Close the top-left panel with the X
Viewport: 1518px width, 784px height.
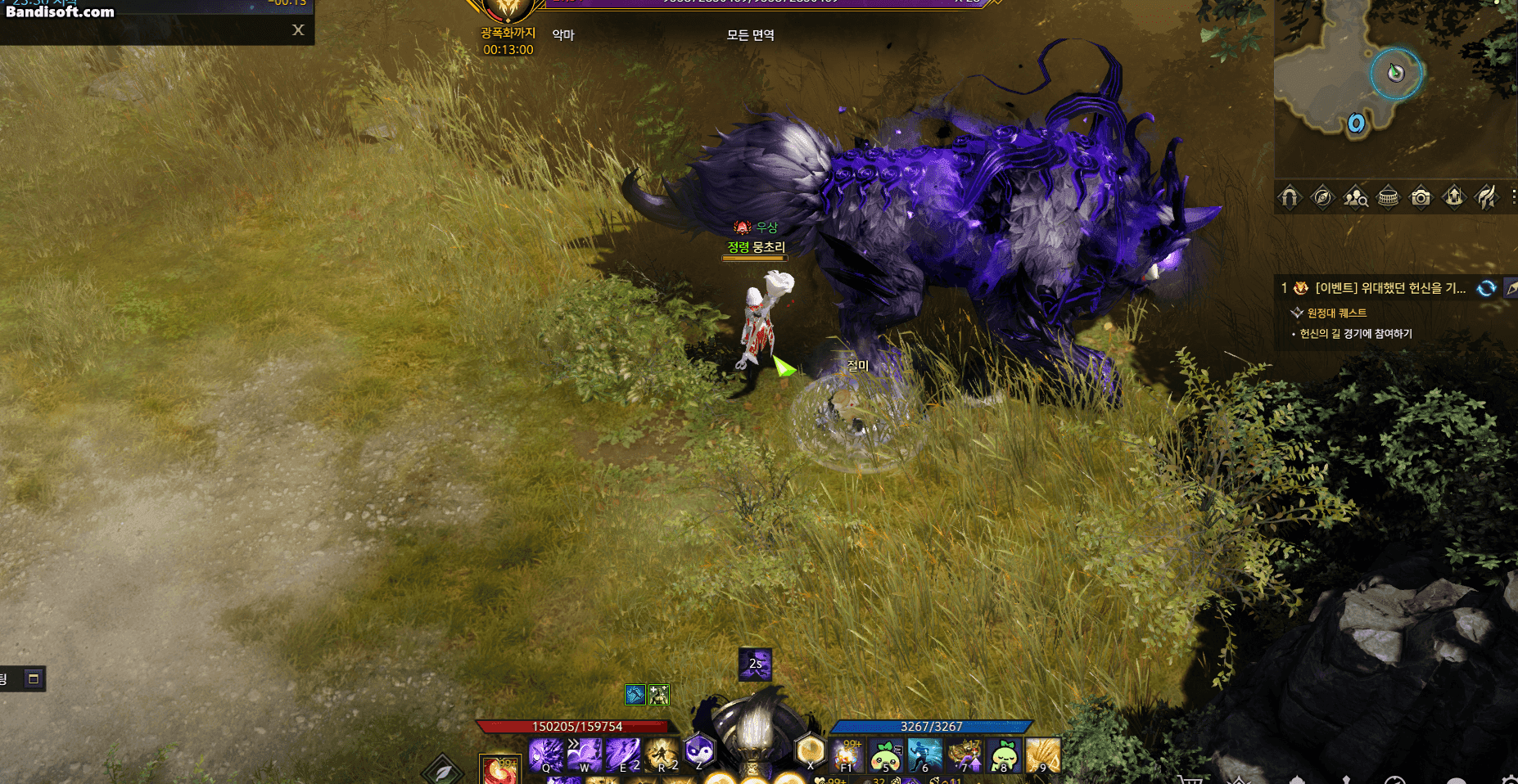pyautogui.click(x=298, y=30)
